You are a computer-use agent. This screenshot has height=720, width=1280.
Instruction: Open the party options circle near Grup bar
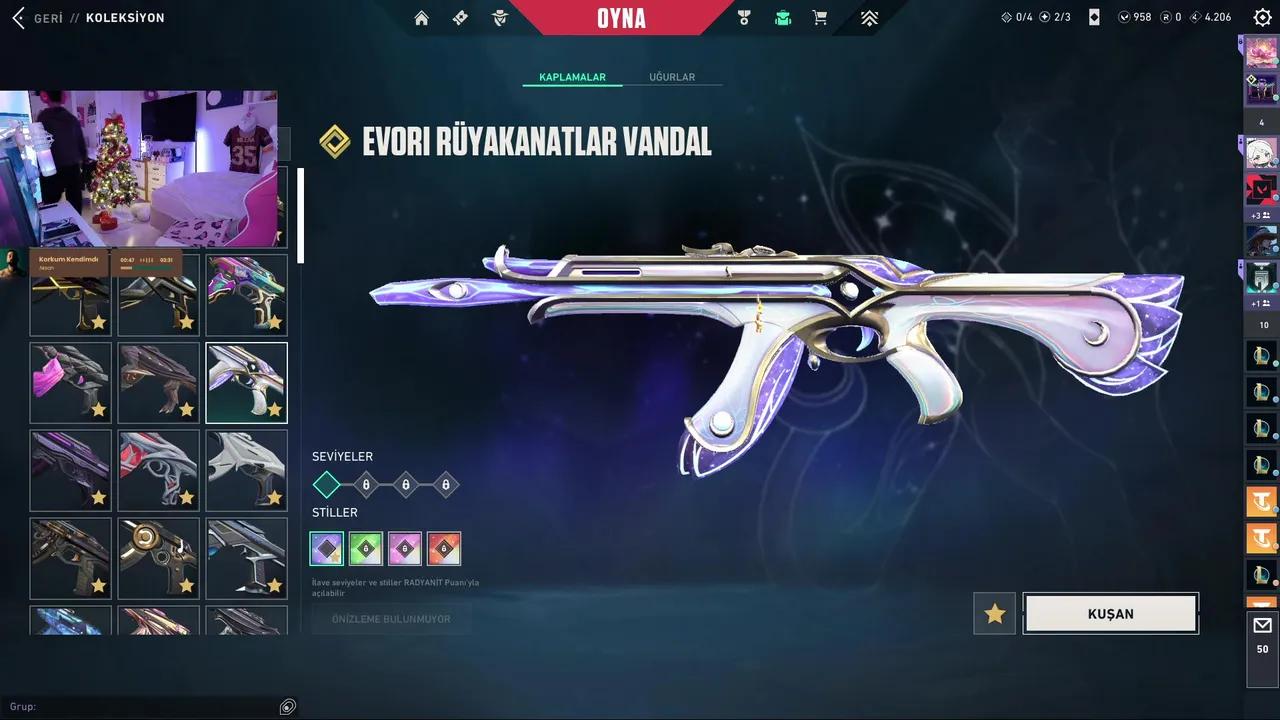287,706
